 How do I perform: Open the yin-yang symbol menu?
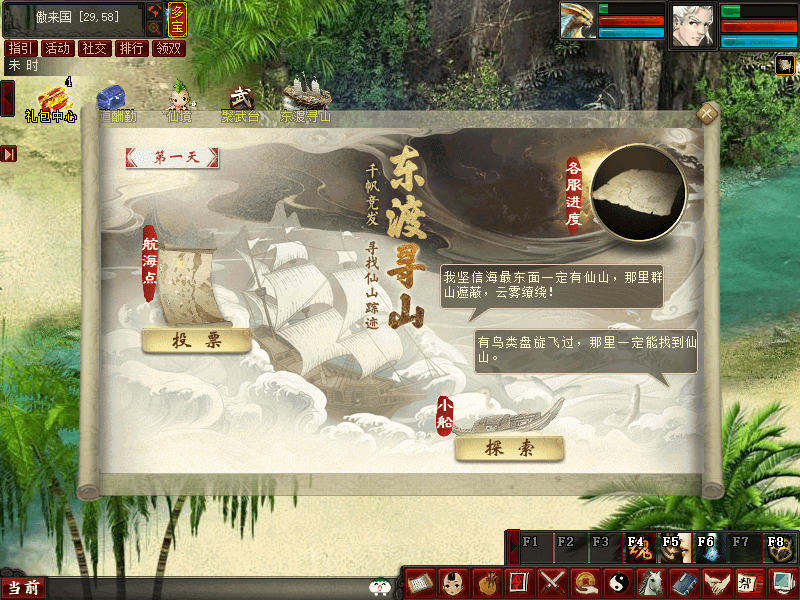617,581
